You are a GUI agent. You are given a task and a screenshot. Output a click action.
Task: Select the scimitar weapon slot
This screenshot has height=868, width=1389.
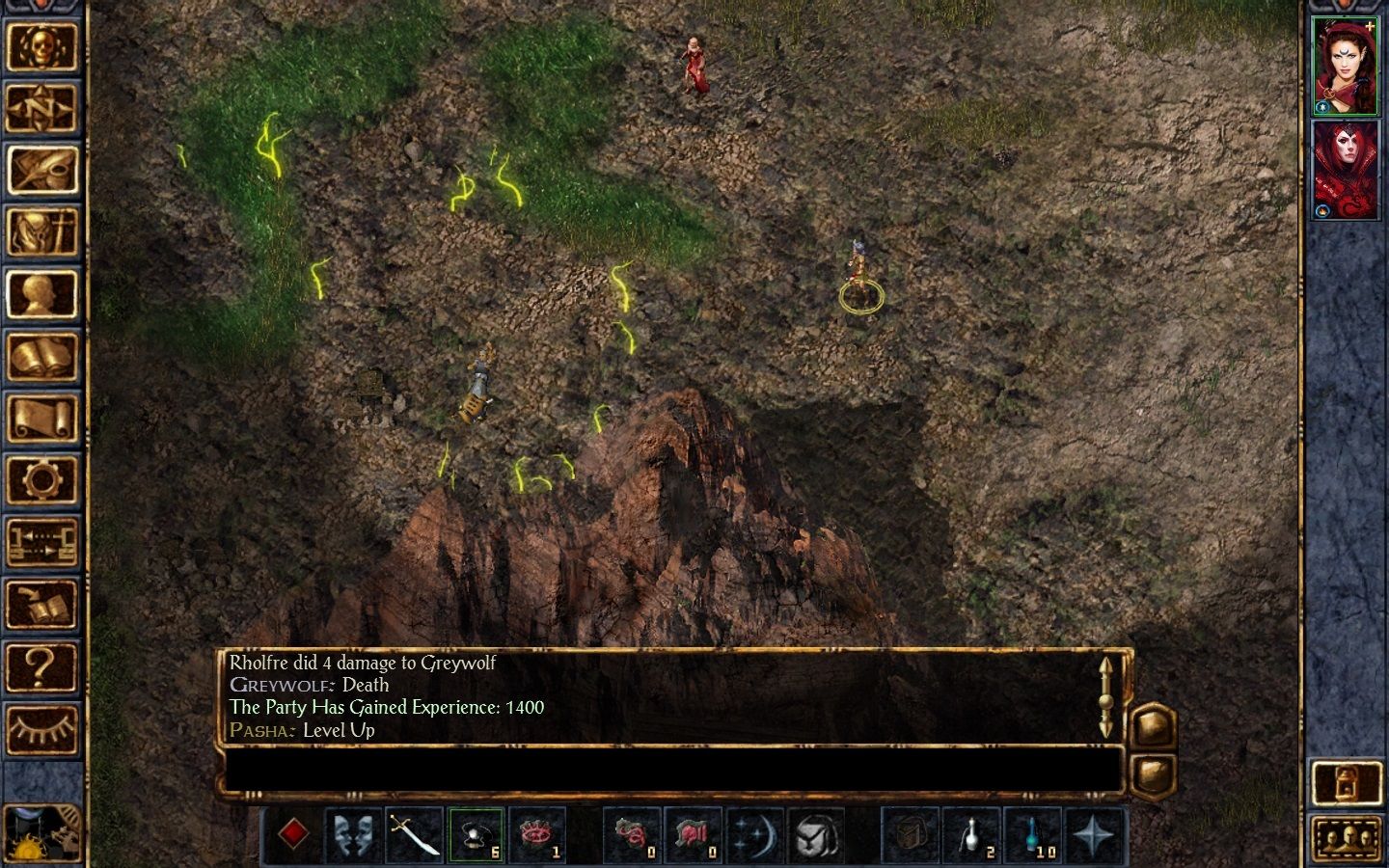tap(415, 834)
